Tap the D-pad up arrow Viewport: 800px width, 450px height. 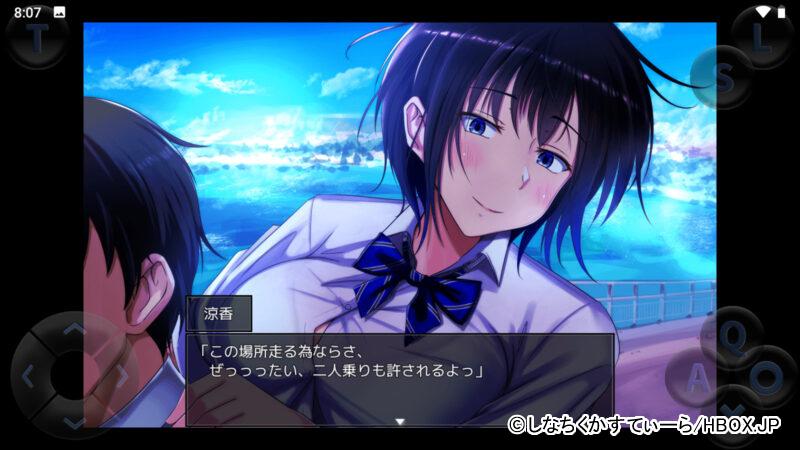point(75,330)
